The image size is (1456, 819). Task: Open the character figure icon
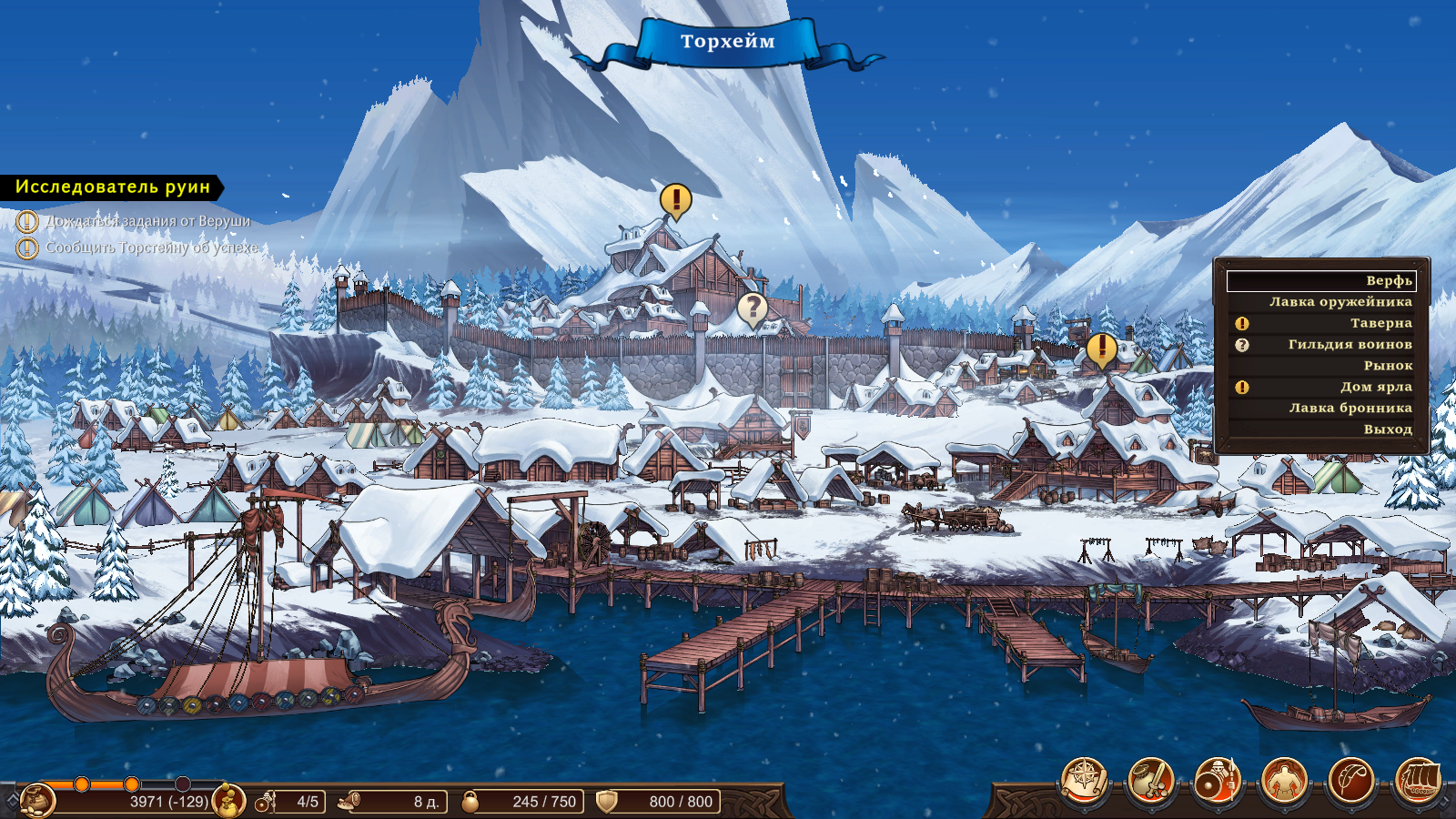tap(1284, 781)
